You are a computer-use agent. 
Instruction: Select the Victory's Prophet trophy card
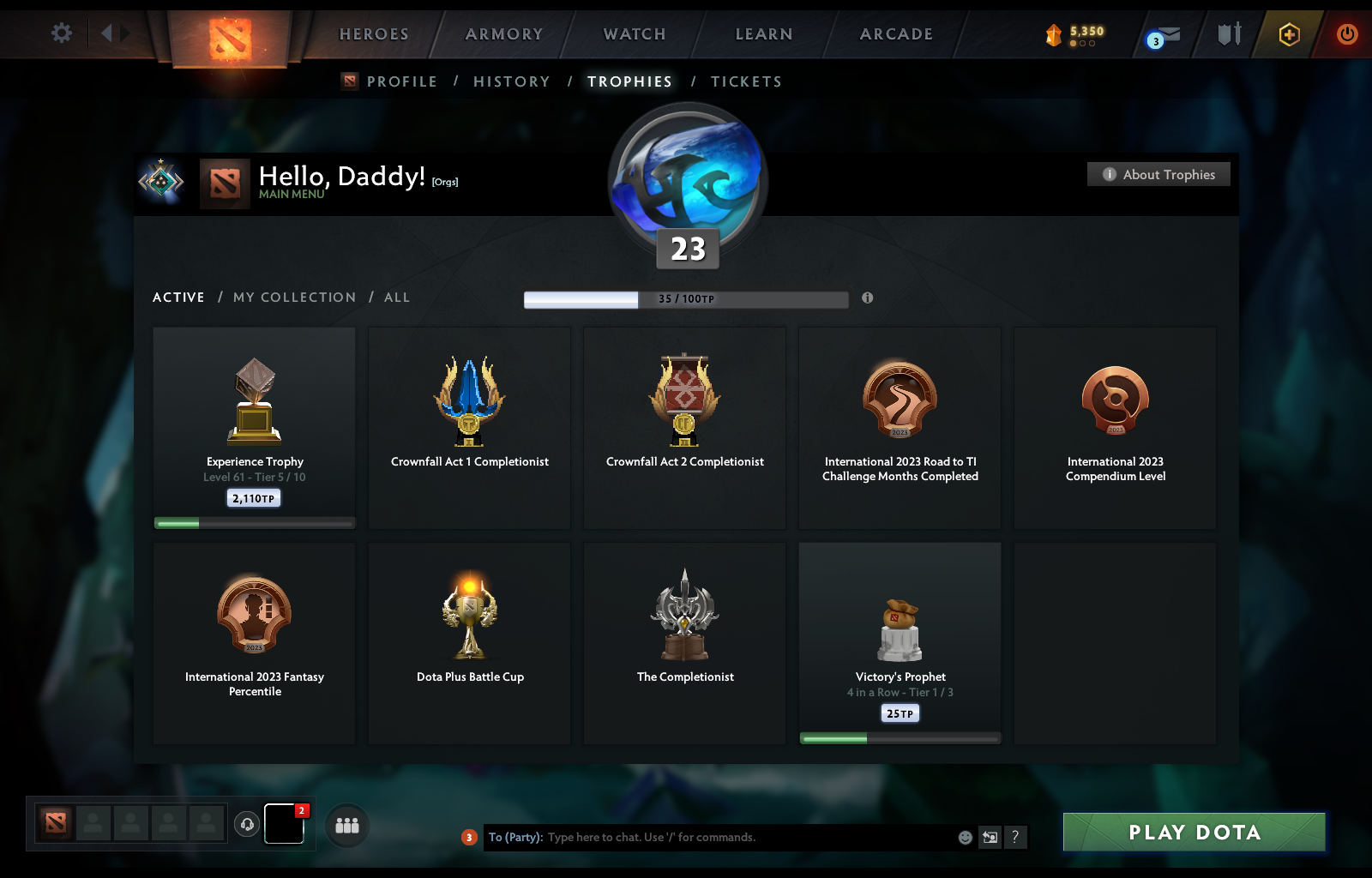[899, 641]
